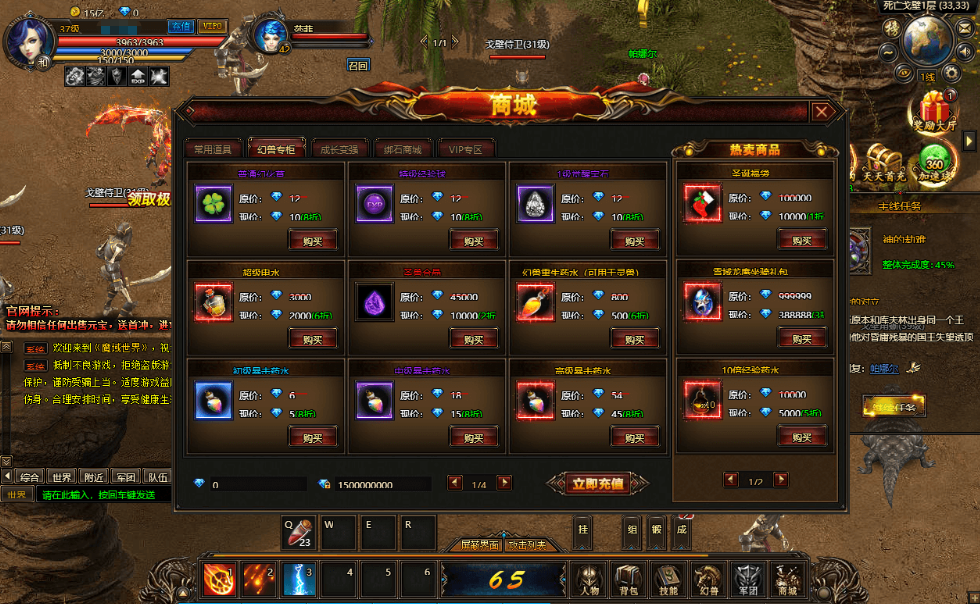Image resolution: width=980 pixels, height=604 pixels.
Task: Buy the green four-leaf clover item
Action: [x=312, y=240]
